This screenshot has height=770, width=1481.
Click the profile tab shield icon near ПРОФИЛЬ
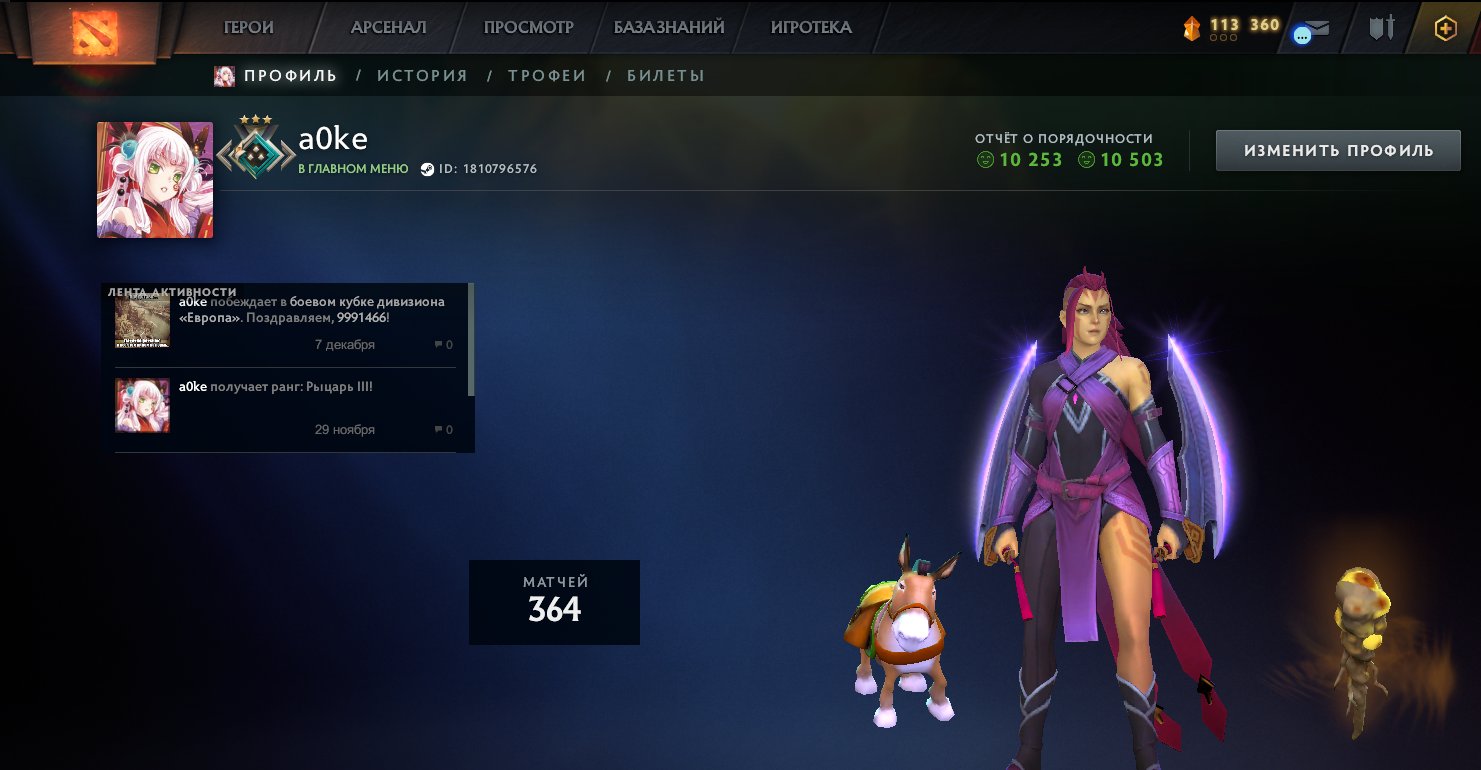[222, 75]
